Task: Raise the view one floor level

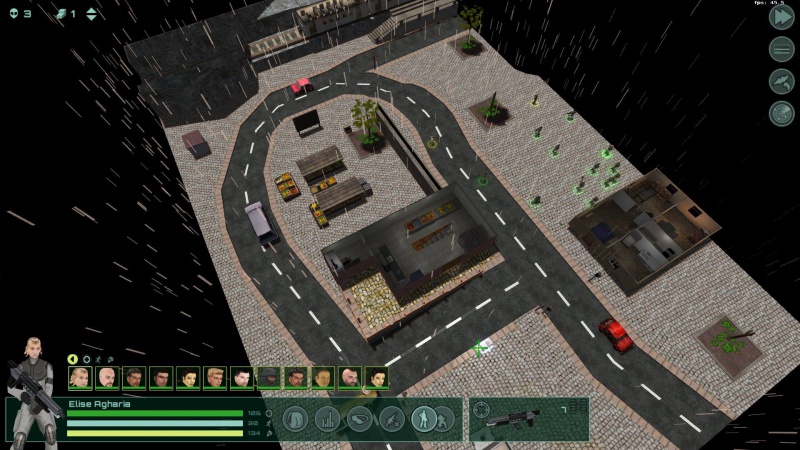Action: tap(92, 10)
